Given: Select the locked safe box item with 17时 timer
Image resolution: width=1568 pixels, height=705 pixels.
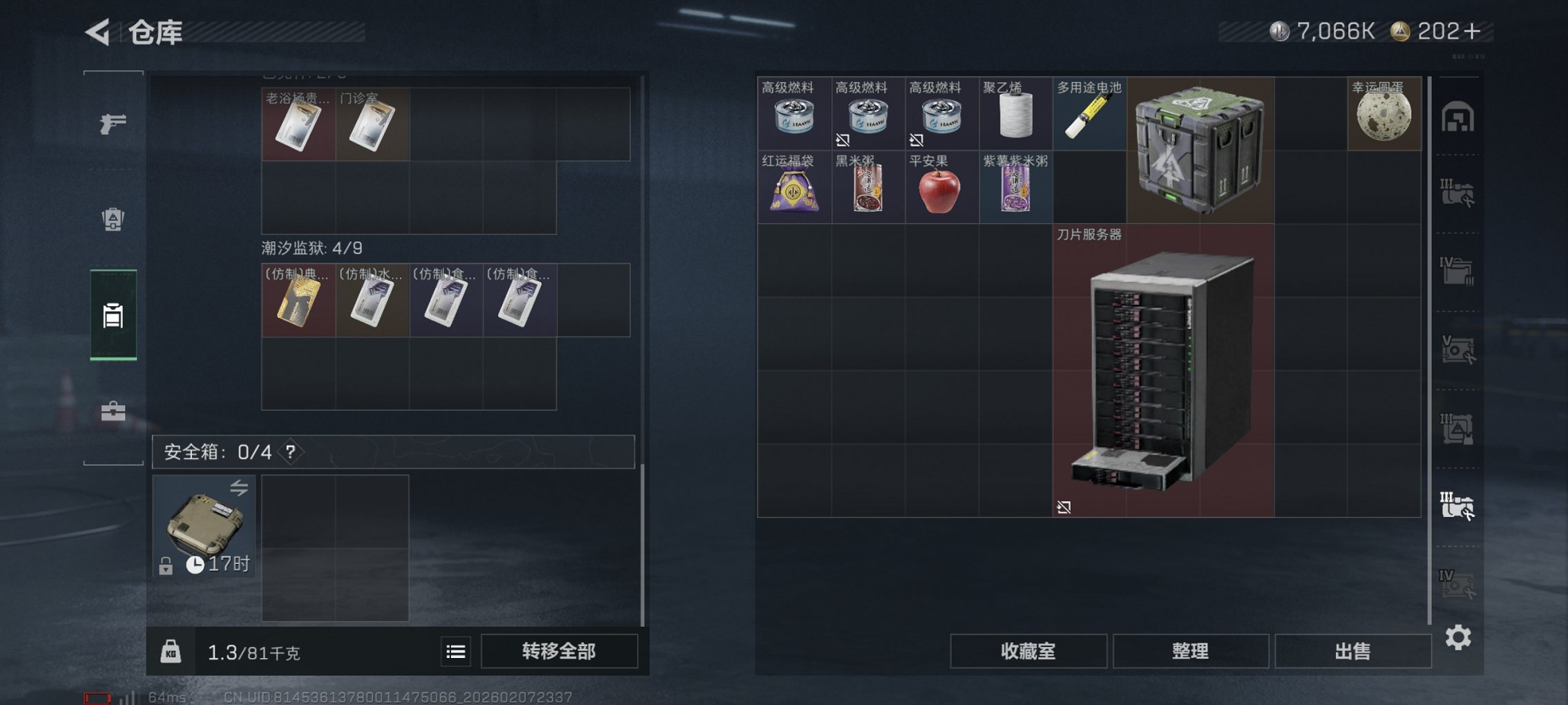Looking at the screenshot, I should pos(204,527).
